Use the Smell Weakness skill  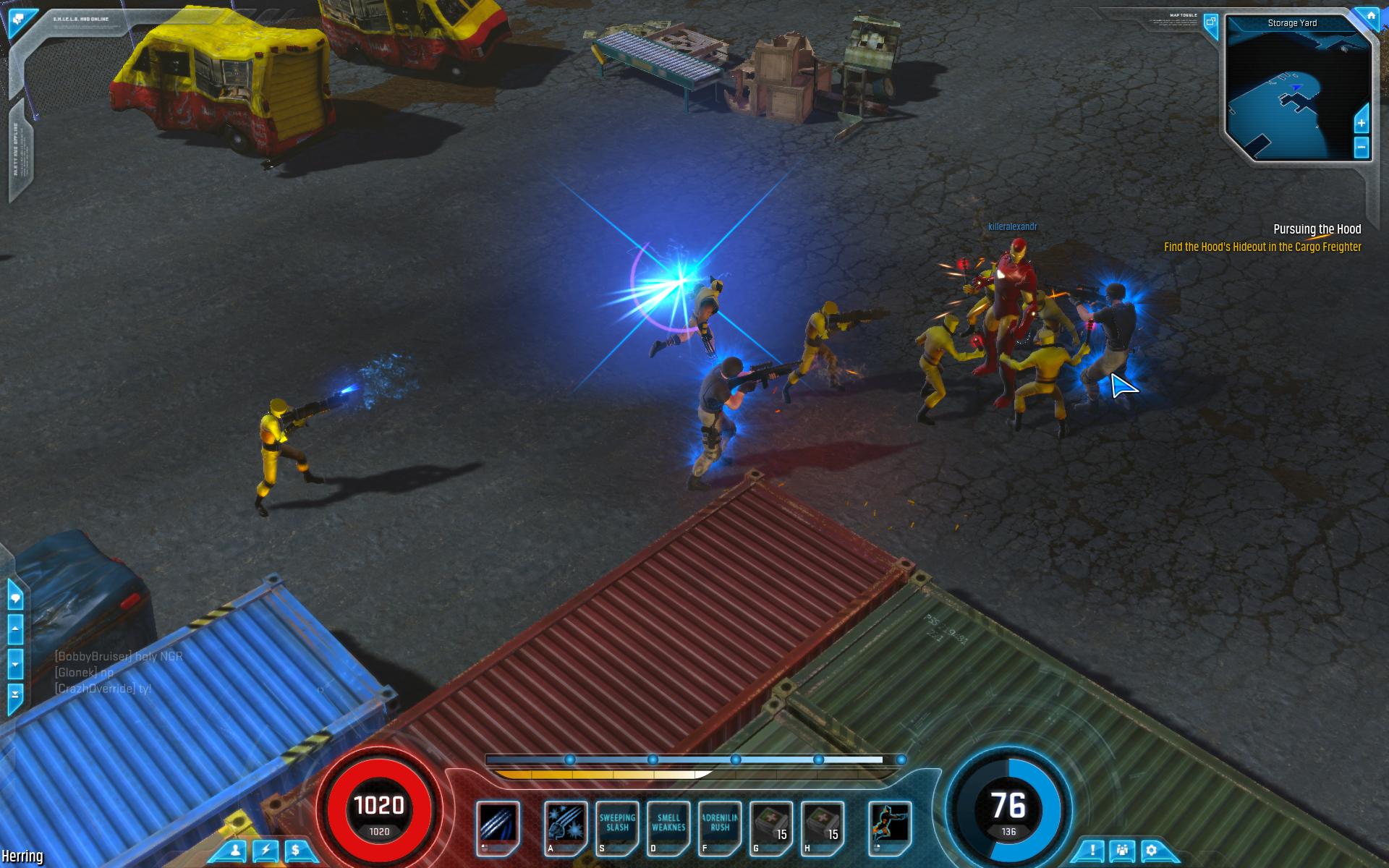668,825
